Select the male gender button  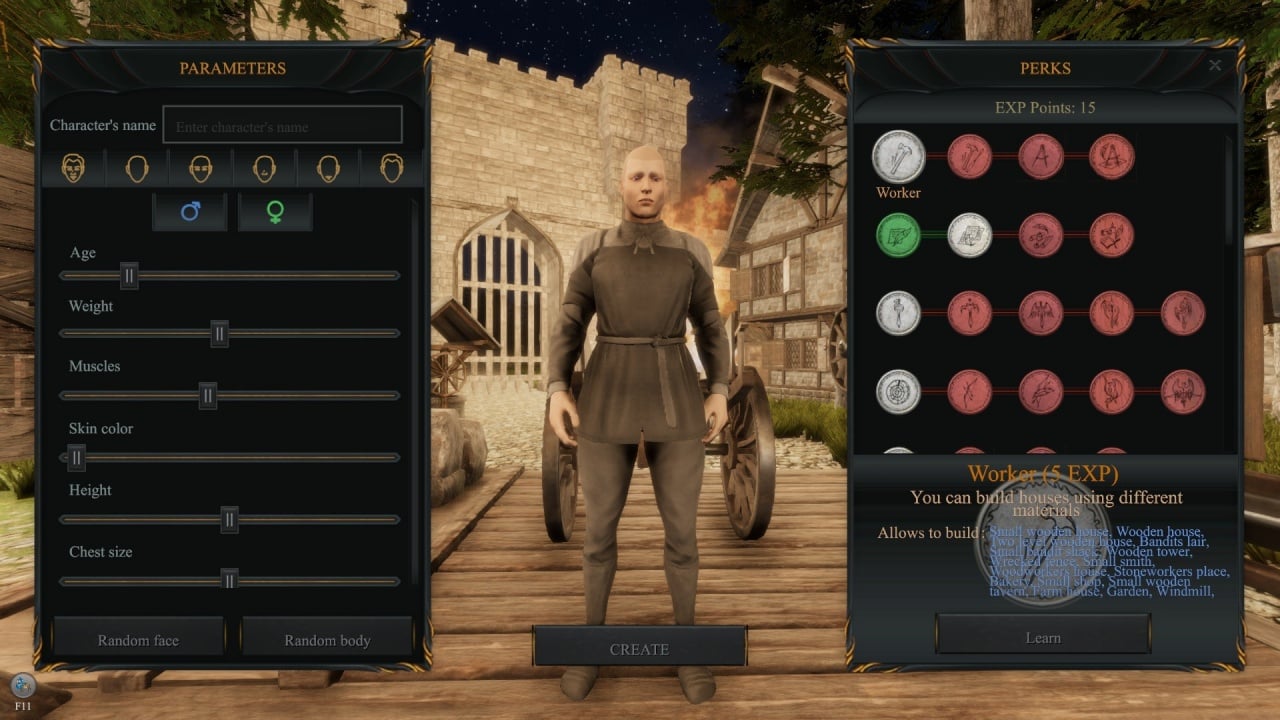point(190,212)
